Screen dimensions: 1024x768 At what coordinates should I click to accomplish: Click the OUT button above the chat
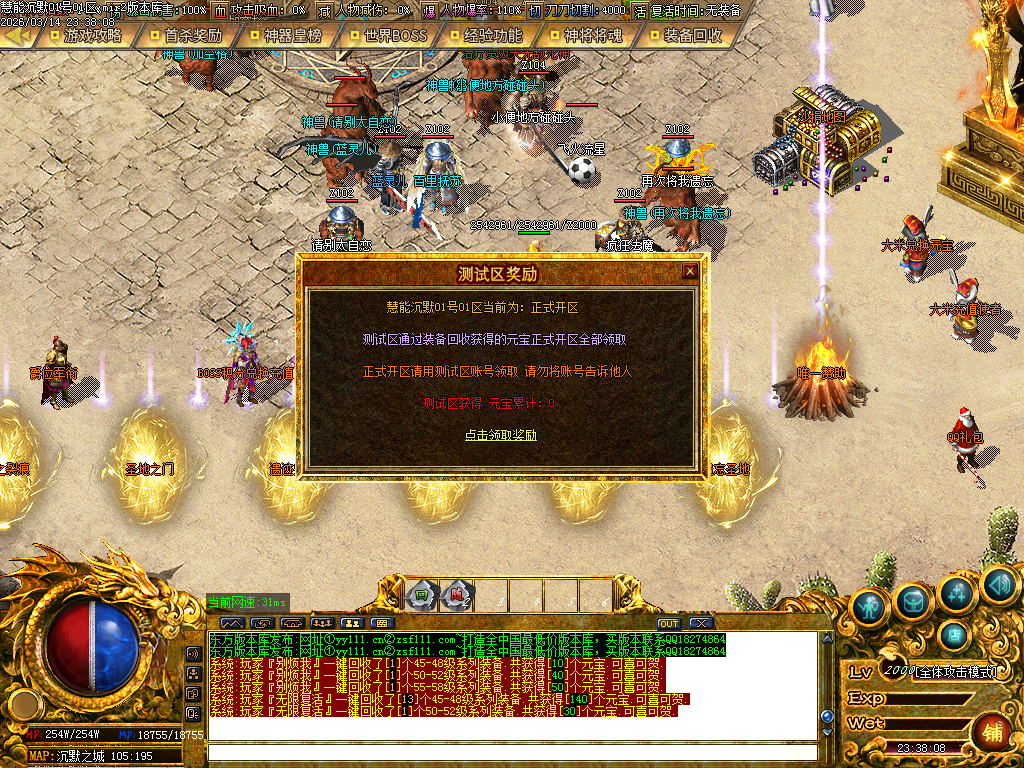pos(668,623)
